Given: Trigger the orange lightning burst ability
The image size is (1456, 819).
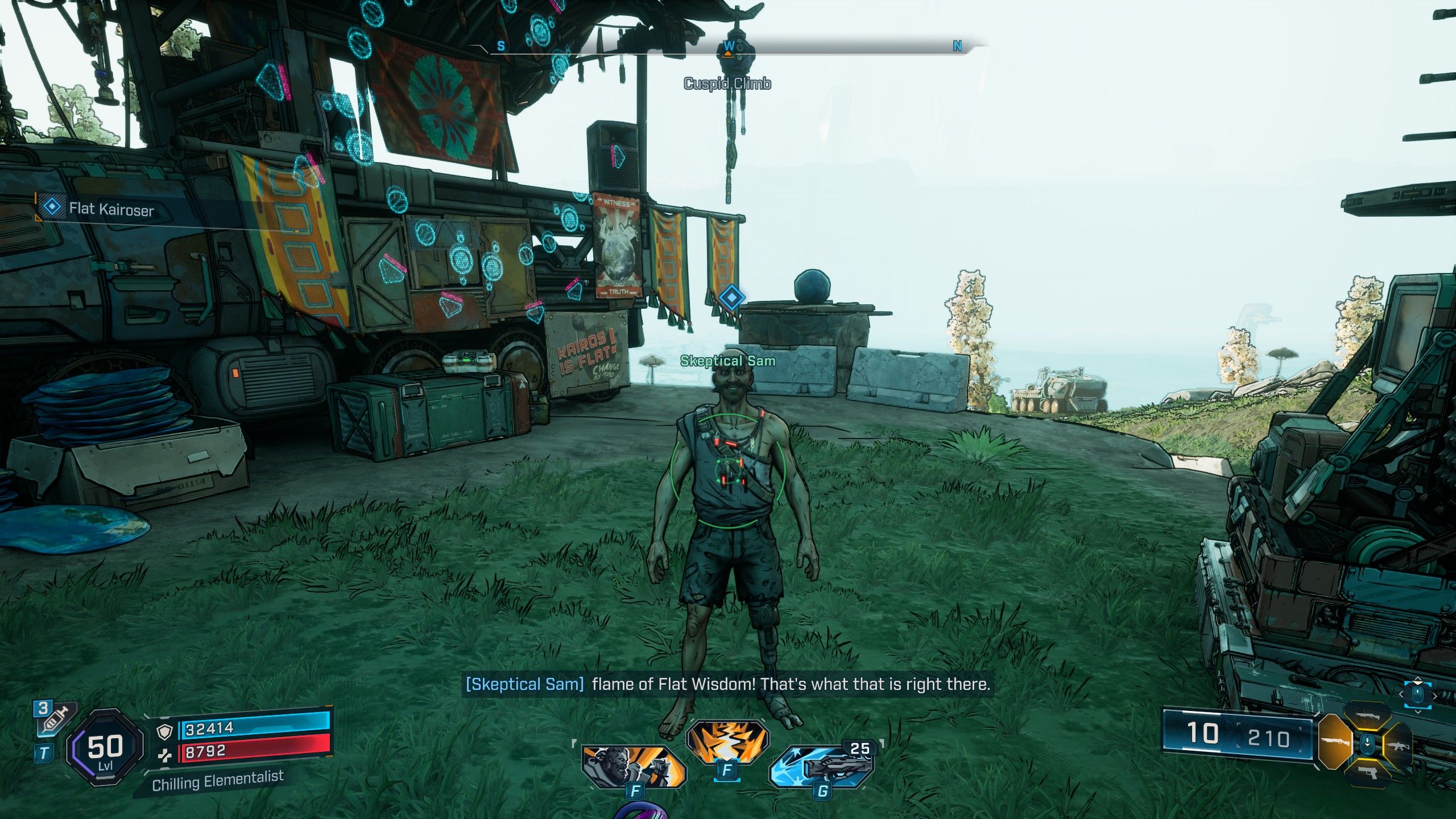Looking at the screenshot, I should [727, 743].
